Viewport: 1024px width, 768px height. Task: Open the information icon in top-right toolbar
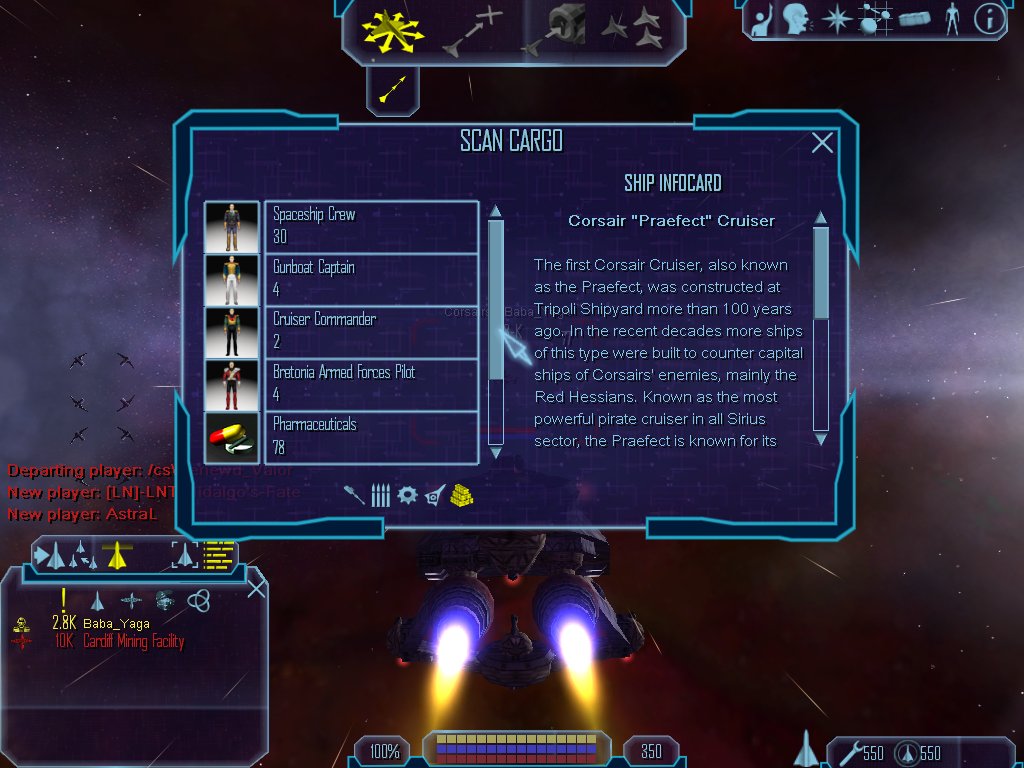(989, 19)
